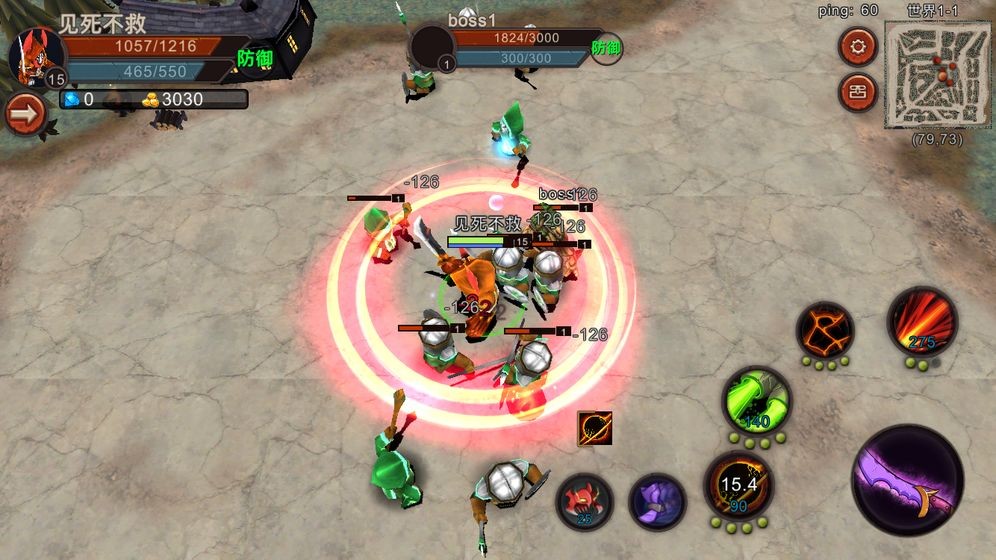Click the red button below the gear
Viewport: 996px width, 560px height.
(x=857, y=92)
